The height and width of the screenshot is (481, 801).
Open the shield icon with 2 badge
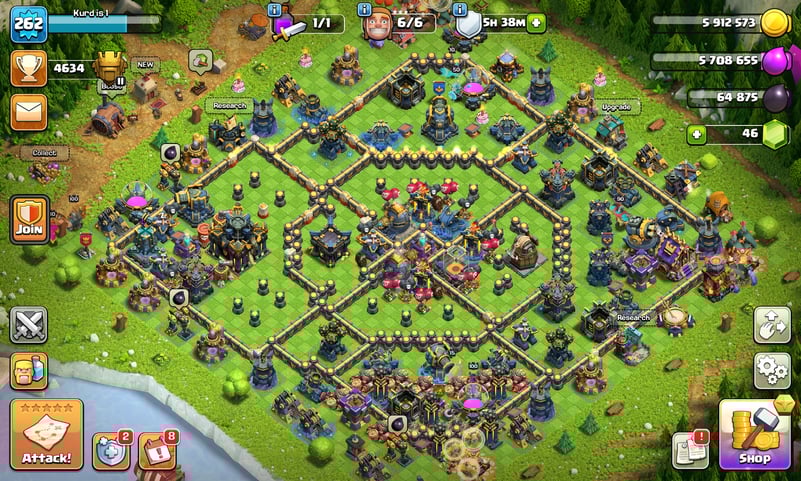[110, 450]
